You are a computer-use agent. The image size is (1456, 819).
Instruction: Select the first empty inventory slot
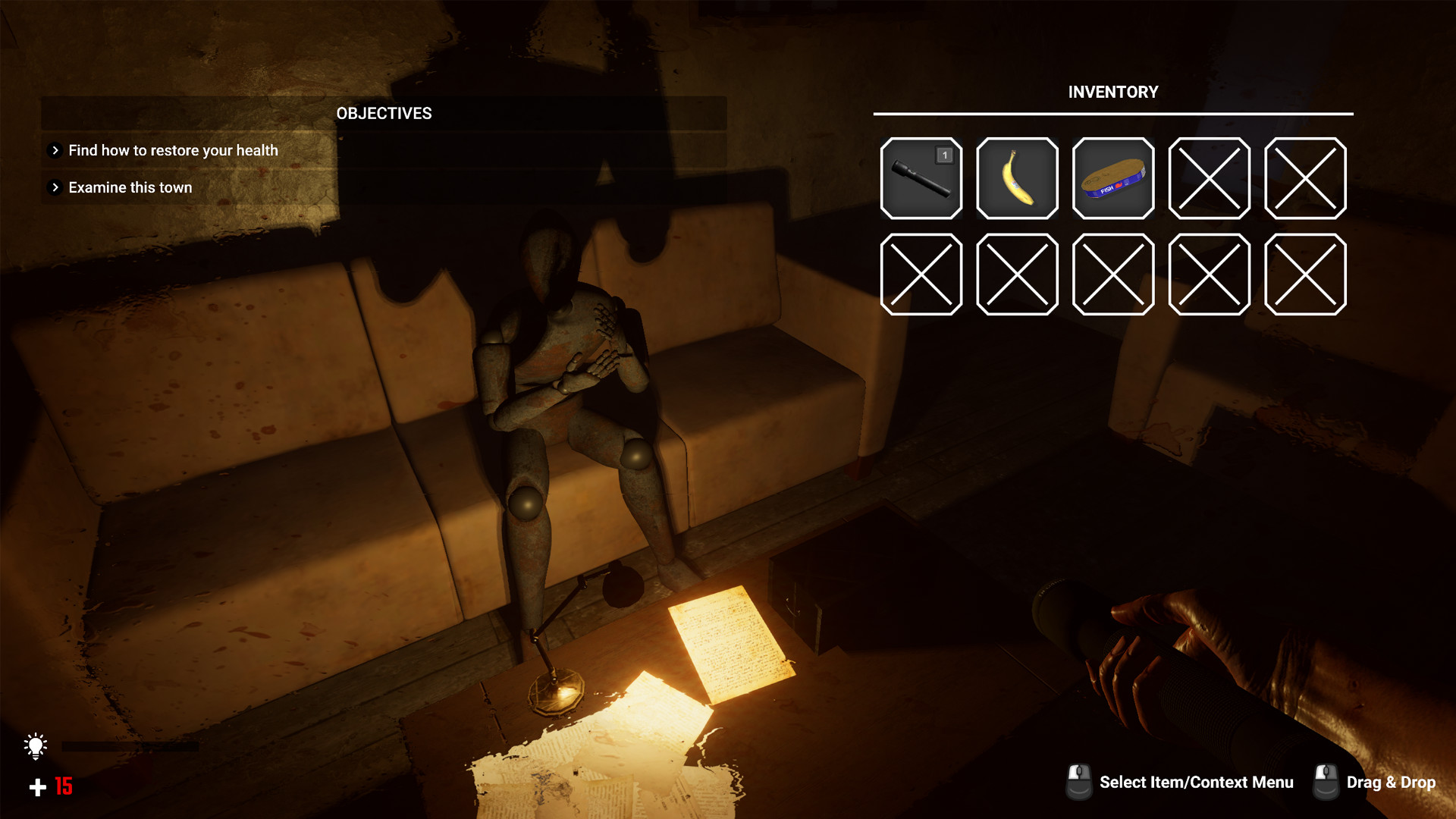point(1209,179)
